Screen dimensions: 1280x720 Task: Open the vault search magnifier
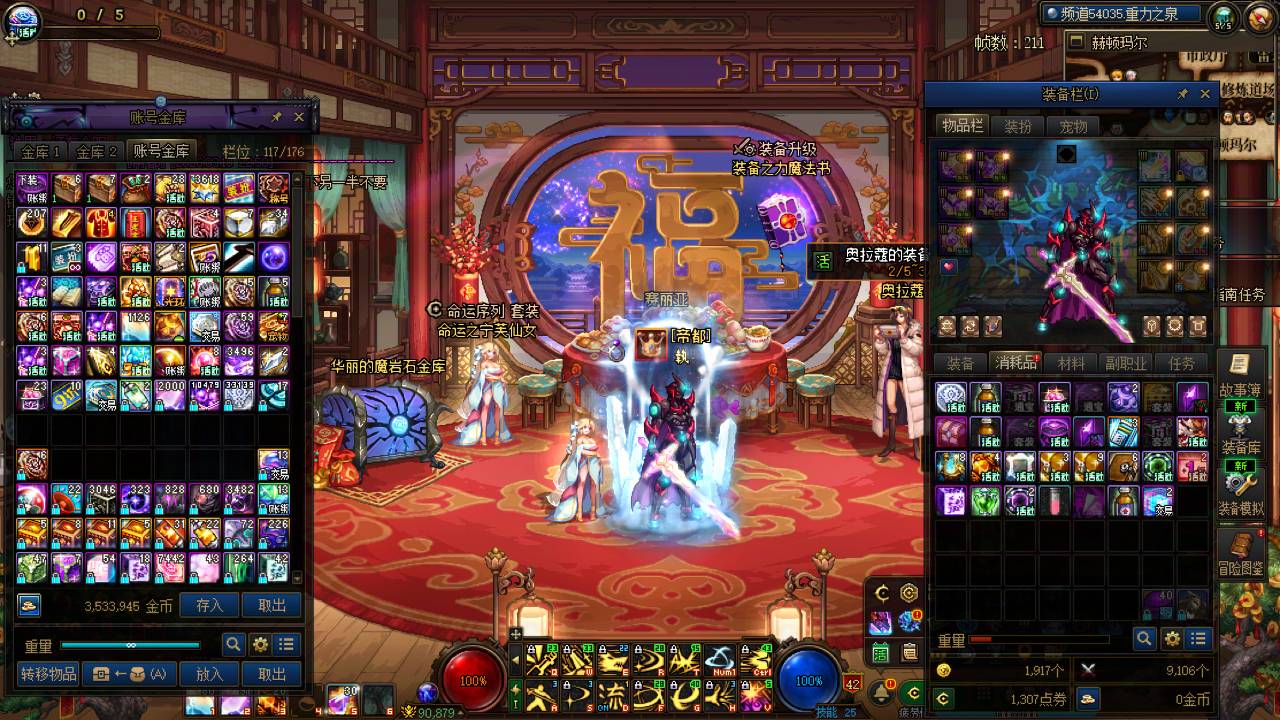point(233,645)
